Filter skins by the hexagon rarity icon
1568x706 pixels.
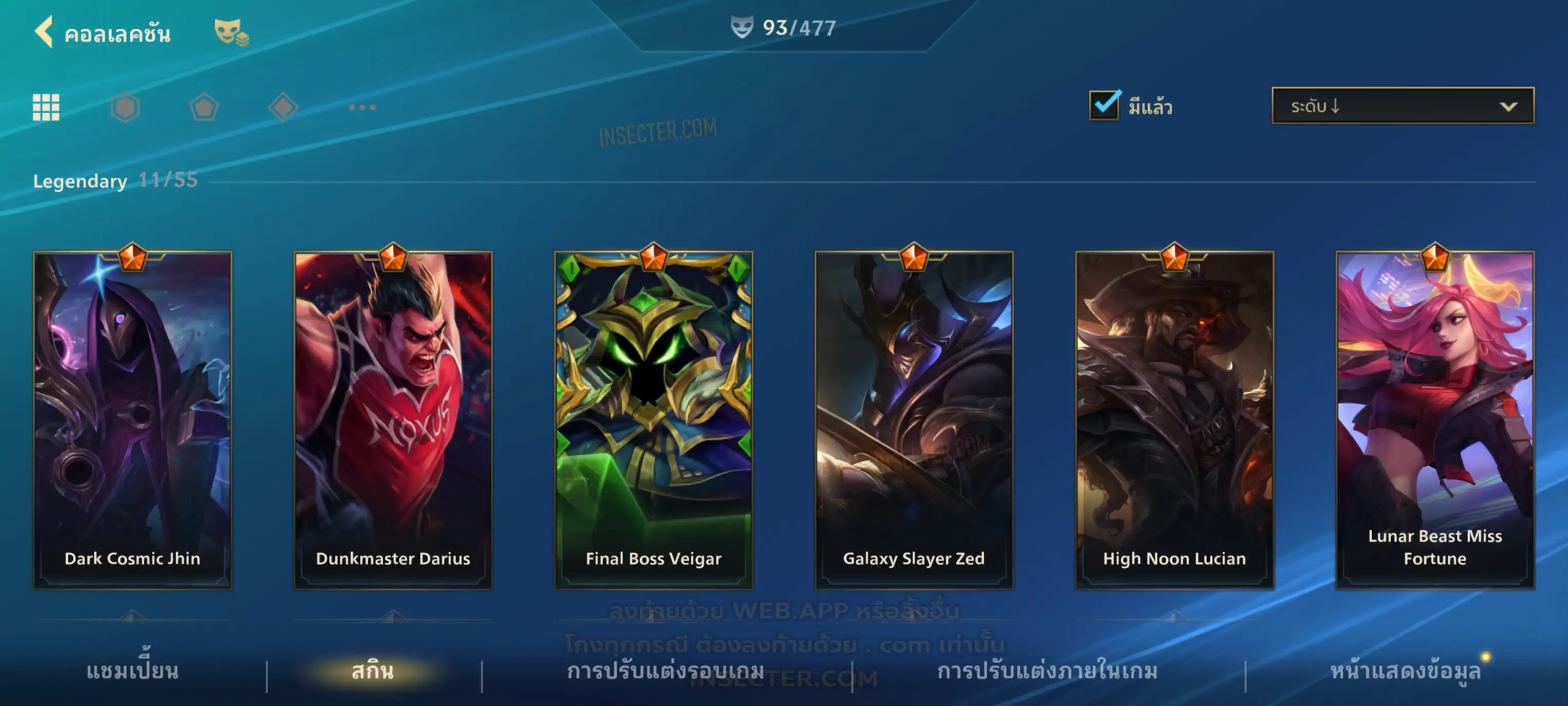125,107
